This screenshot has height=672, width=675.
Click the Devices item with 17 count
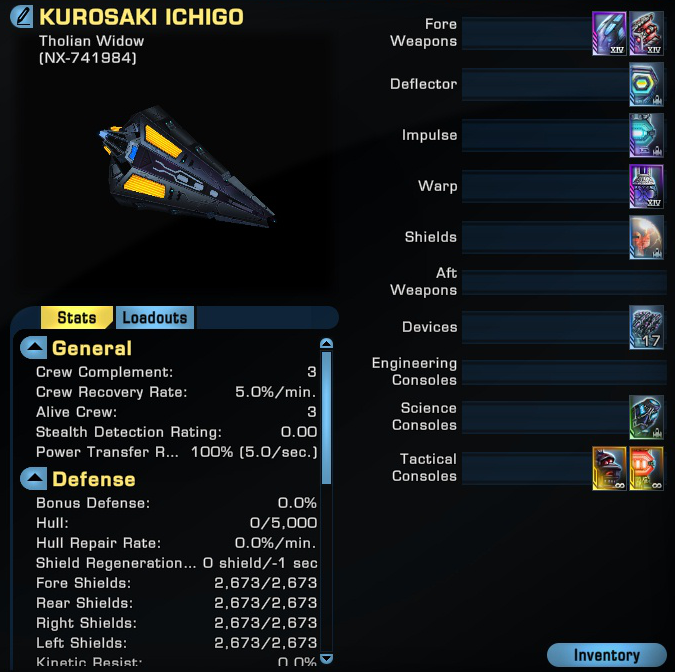(x=647, y=328)
